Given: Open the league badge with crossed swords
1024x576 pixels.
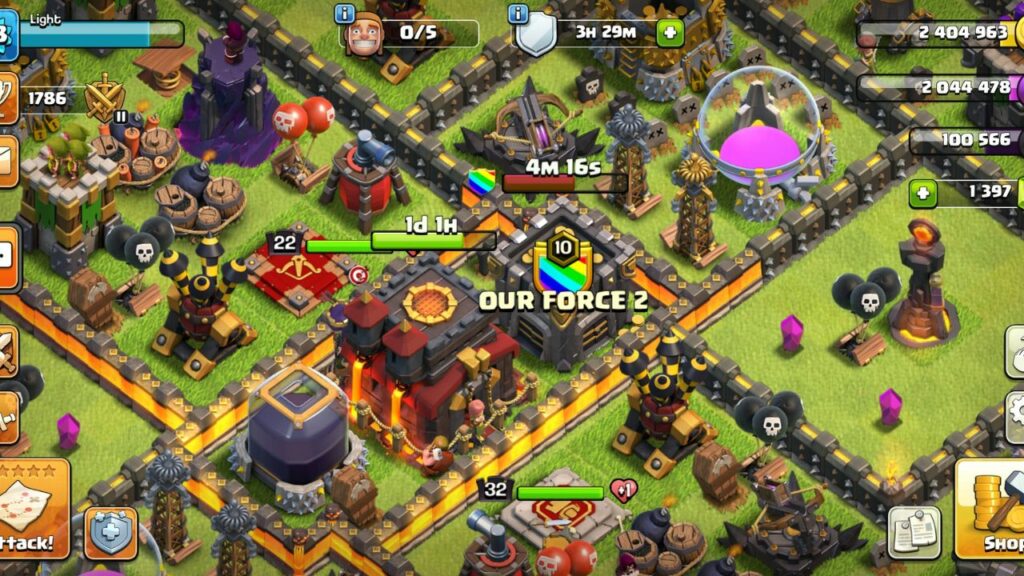Looking at the screenshot, I should (104, 99).
